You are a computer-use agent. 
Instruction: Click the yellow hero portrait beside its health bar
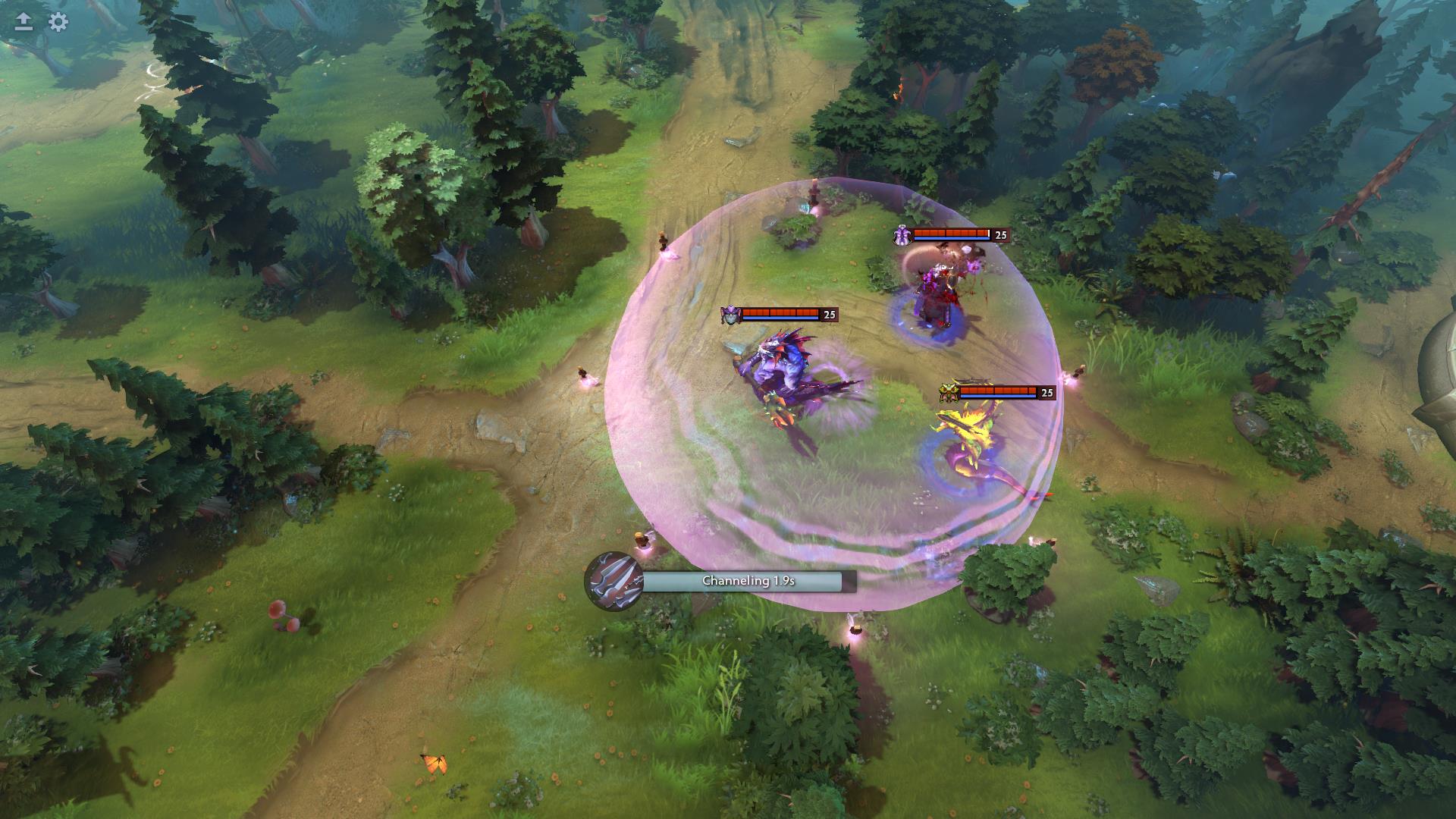949,392
